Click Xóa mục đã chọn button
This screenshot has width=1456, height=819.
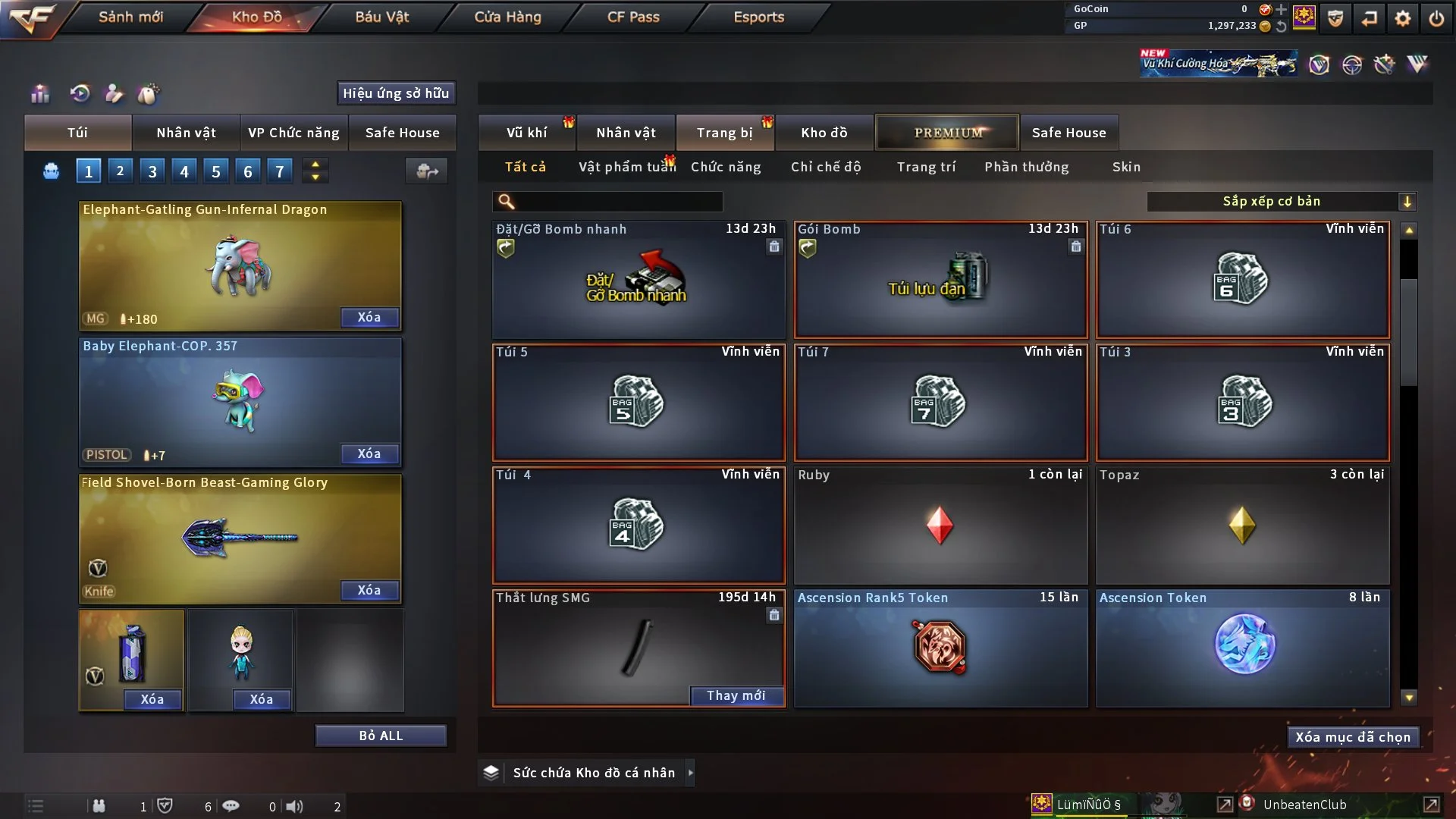(x=1353, y=737)
